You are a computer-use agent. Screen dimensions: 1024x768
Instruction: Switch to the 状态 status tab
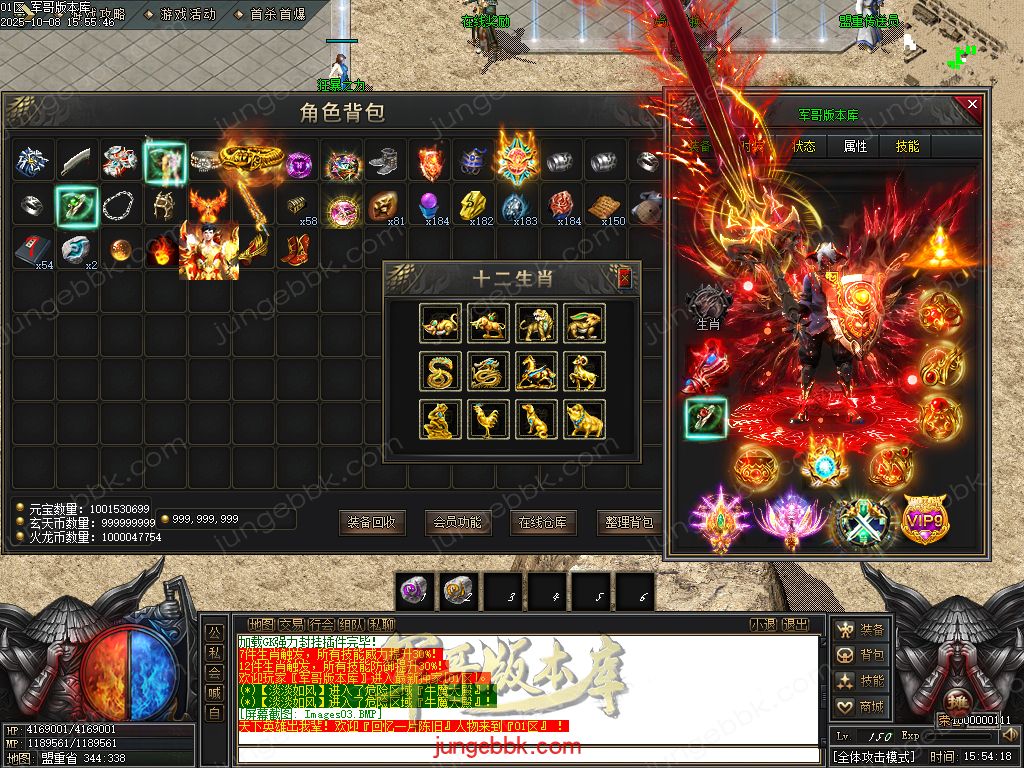(x=803, y=146)
